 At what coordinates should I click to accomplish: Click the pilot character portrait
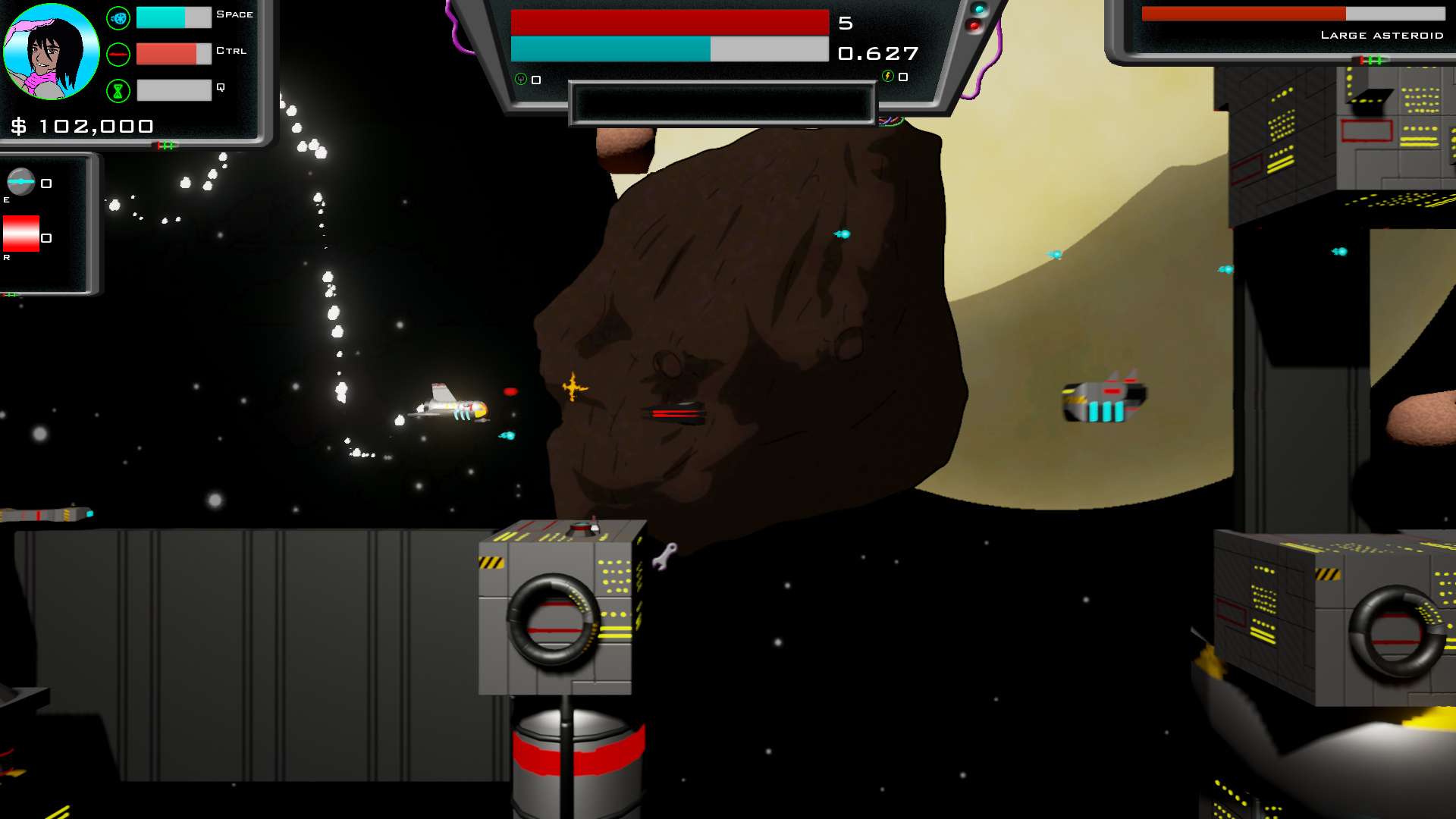pos(51,52)
